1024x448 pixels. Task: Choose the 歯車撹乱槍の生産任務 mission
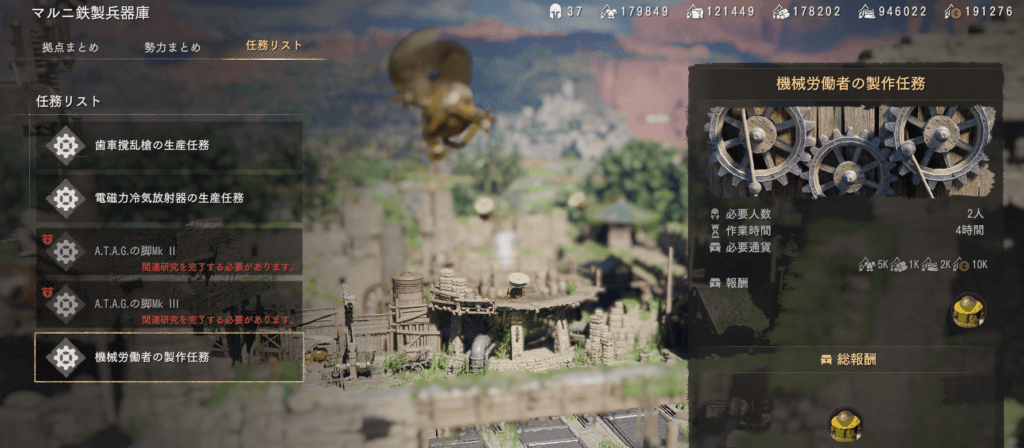[x=168, y=145]
